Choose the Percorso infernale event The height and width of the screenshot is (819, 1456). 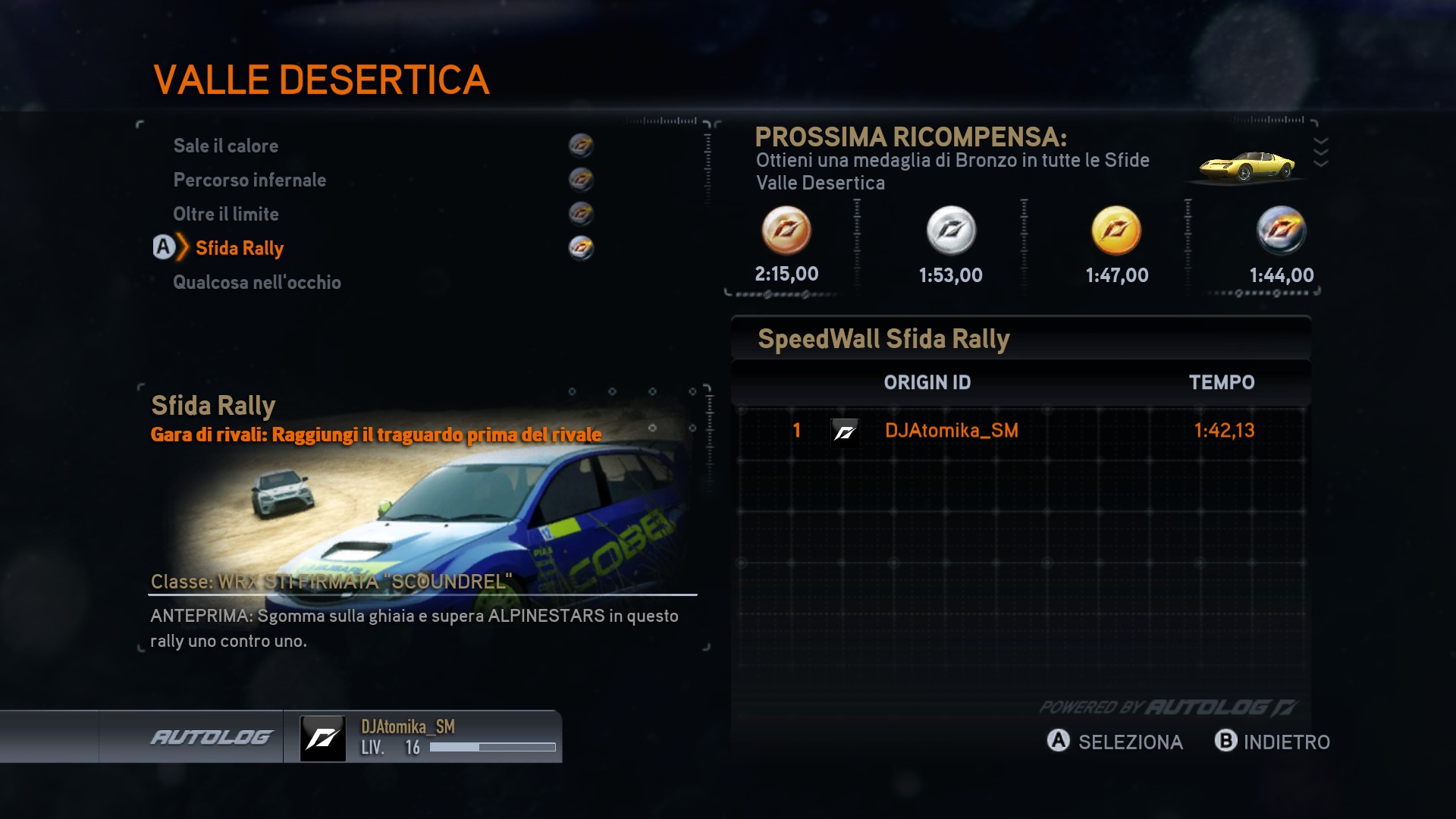click(249, 180)
